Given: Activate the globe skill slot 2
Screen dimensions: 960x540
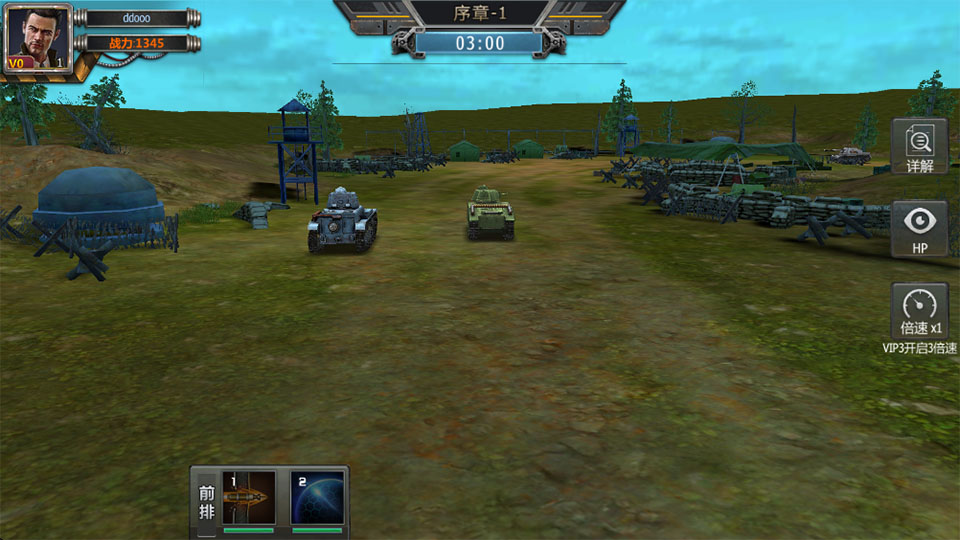Looking at the screenshot, I should [x=318, y=498].
